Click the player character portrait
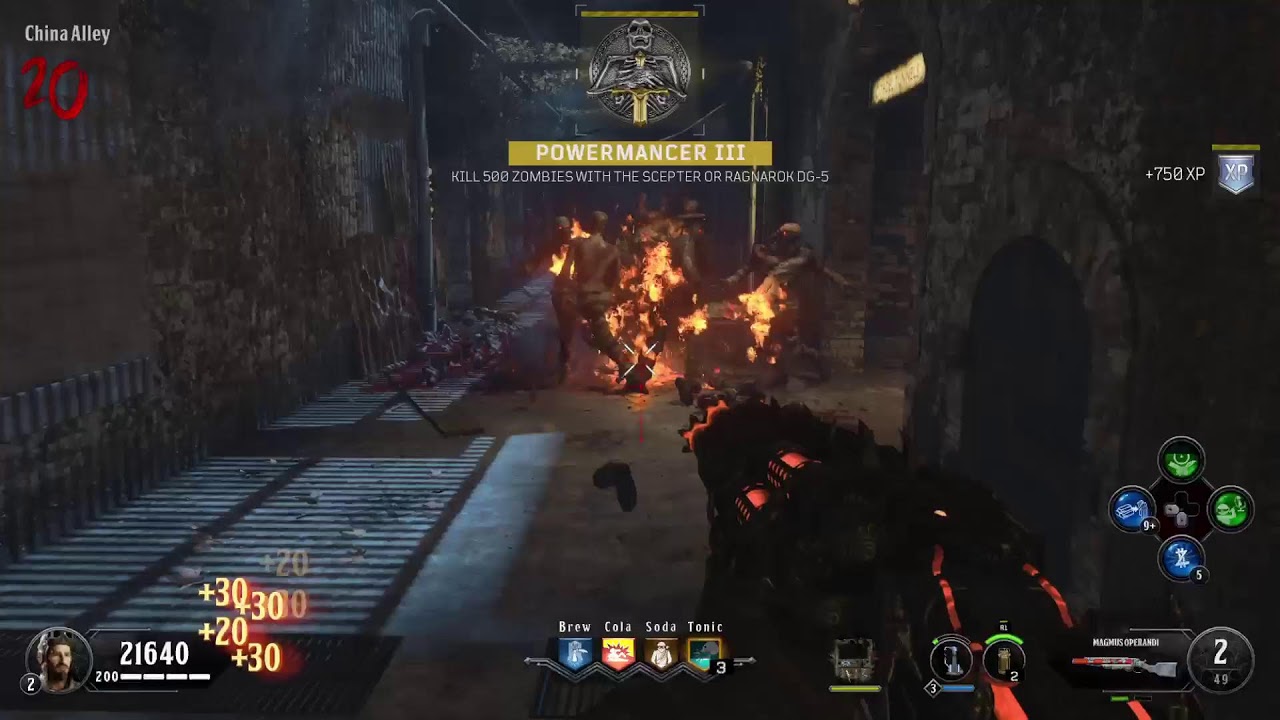The image size is (1280, 720). coord(59,659)
